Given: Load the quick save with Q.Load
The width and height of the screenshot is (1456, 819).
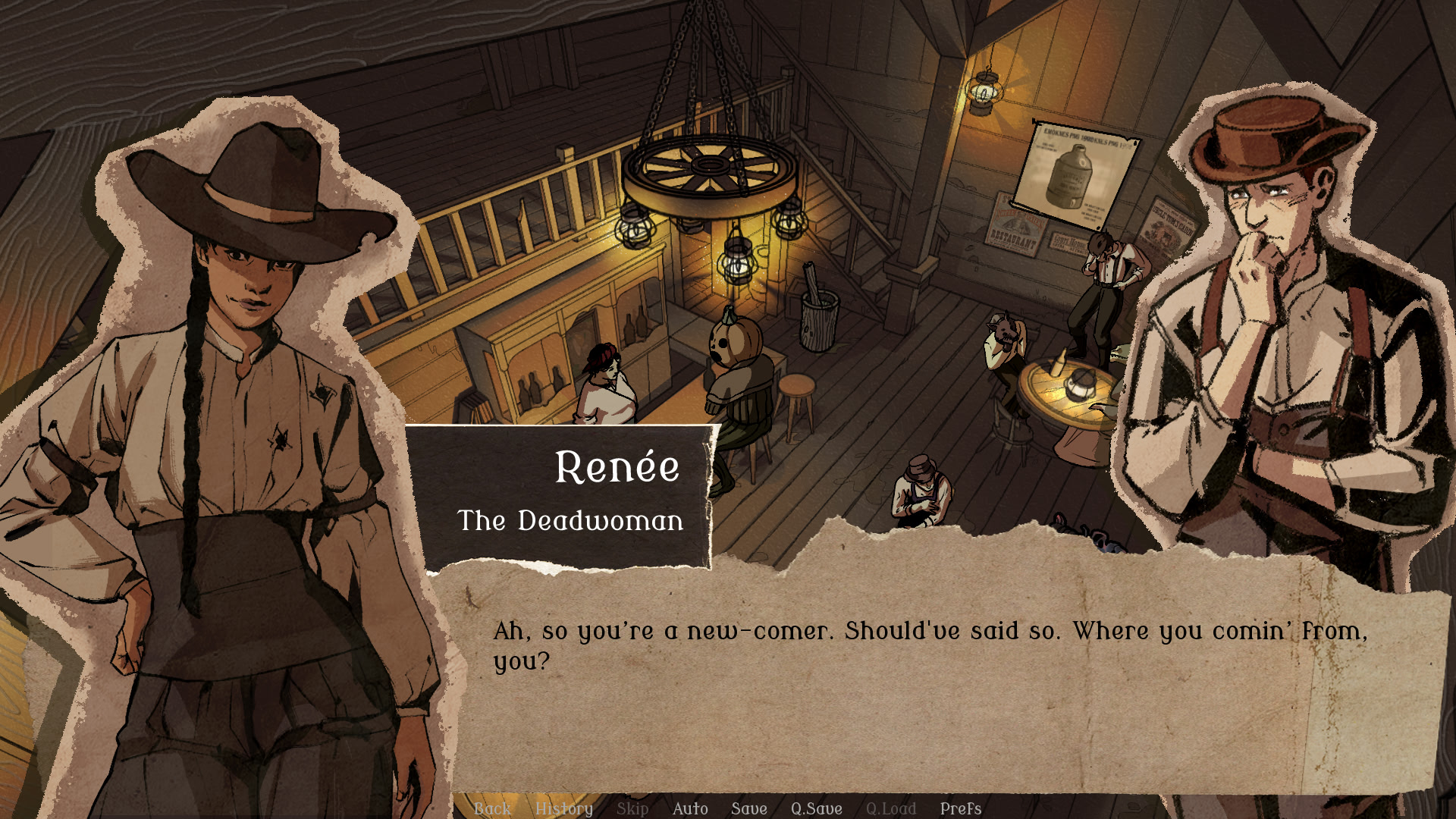Looking at the screenshot, I should coord(890,808).
